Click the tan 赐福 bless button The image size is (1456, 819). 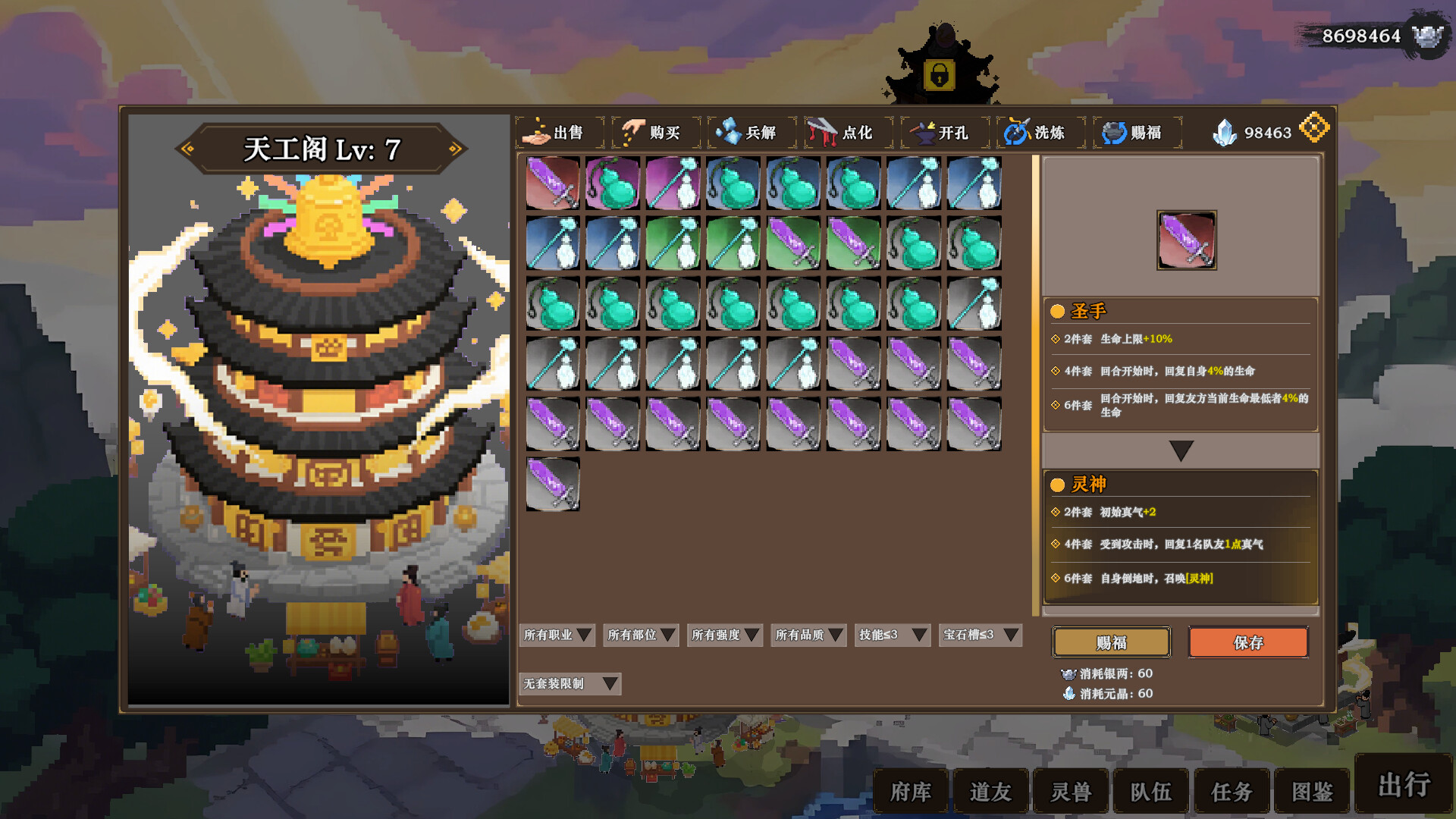click(1111, 643)
